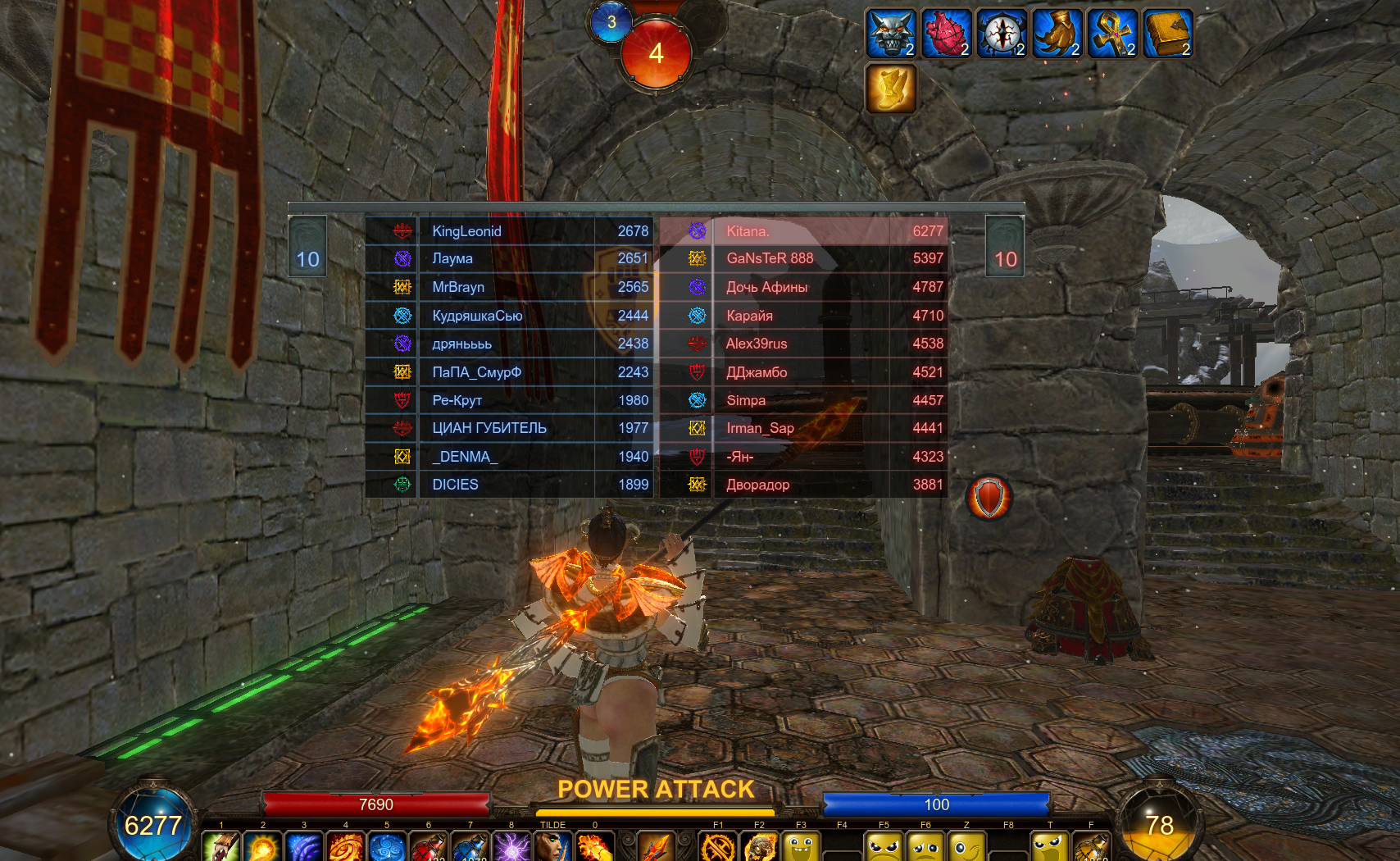Select player GaNsTeR 888 in the list
The height and width of the screenshot is (861, 1400).
(803, 258)
